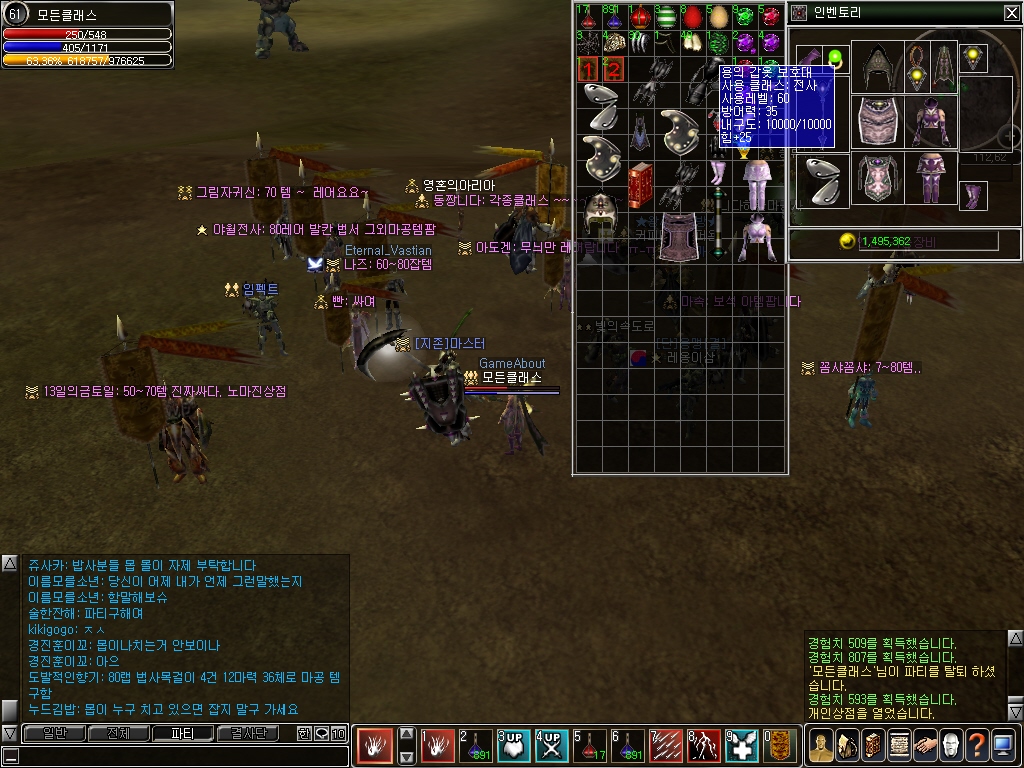Select the red book in the bag
This screenshot has height=768, width=1024.
[640, 184]
